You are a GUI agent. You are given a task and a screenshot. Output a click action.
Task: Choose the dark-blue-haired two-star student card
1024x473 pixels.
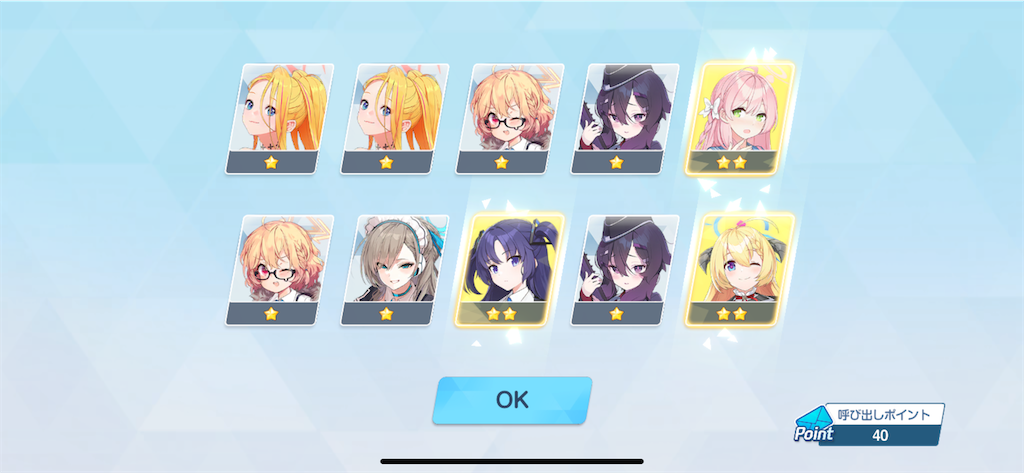pos(510,269)
